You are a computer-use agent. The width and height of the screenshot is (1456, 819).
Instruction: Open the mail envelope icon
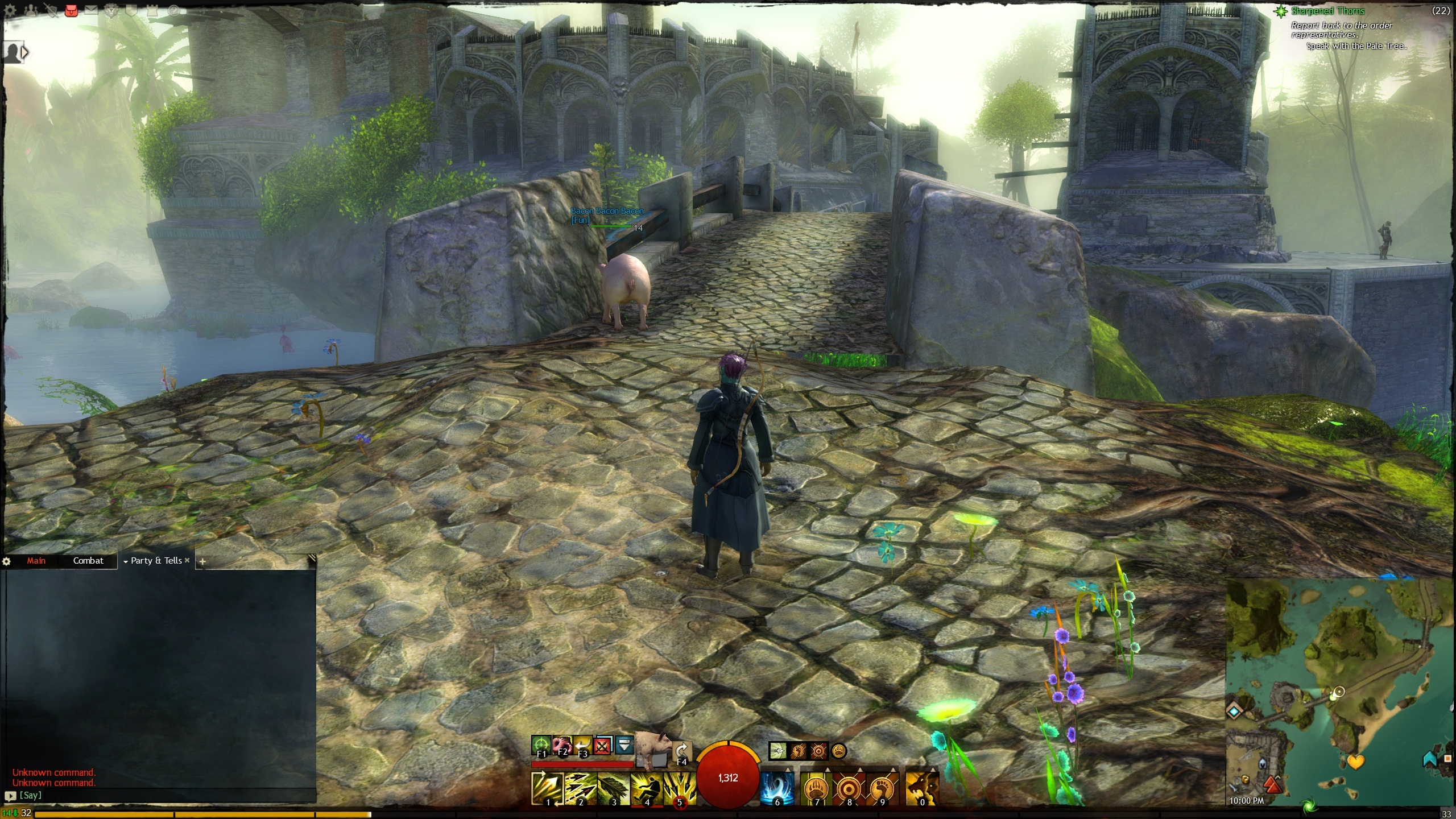(x=92, y=10)
